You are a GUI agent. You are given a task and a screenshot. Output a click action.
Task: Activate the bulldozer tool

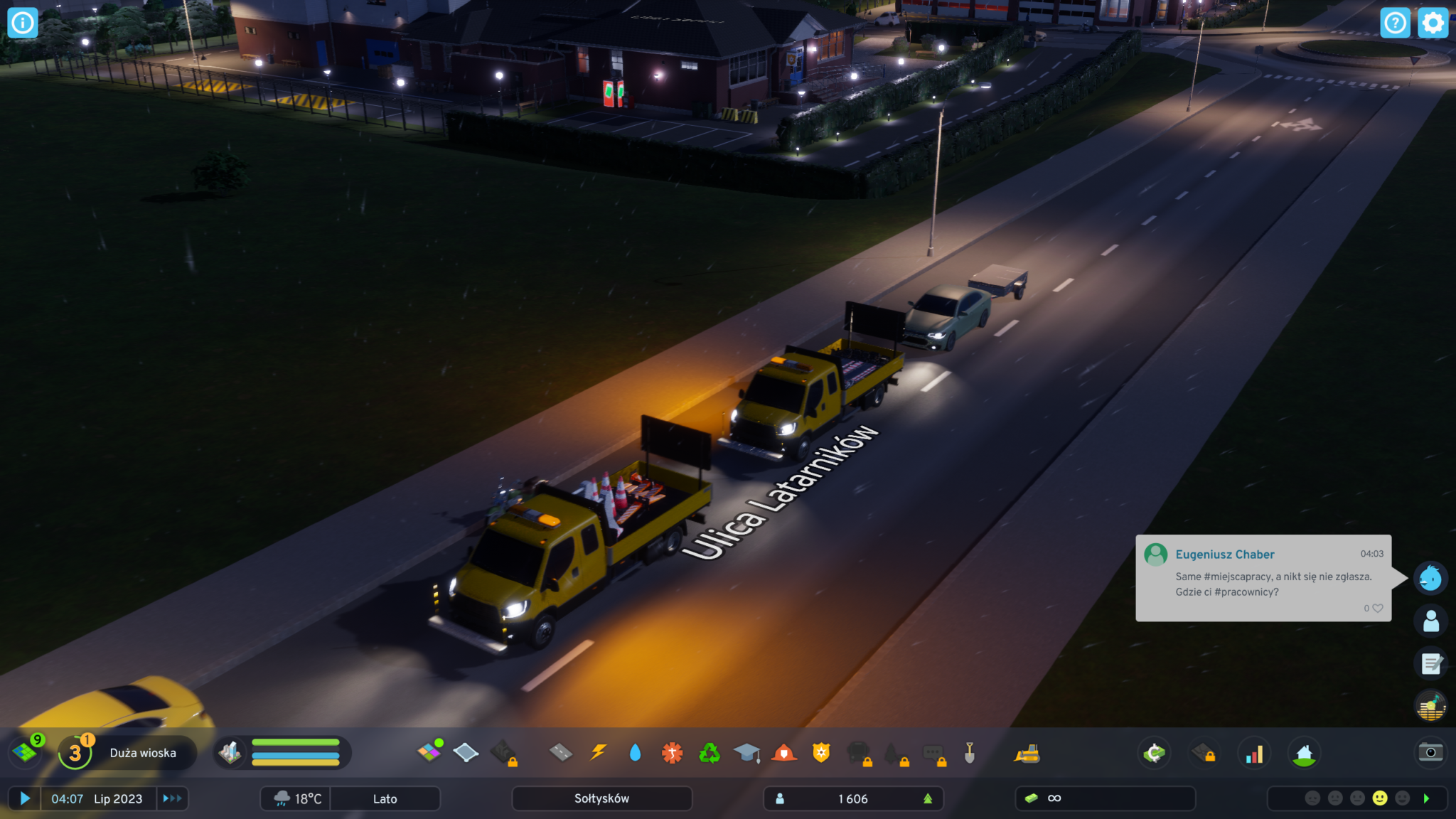(x=1027, y=754)
